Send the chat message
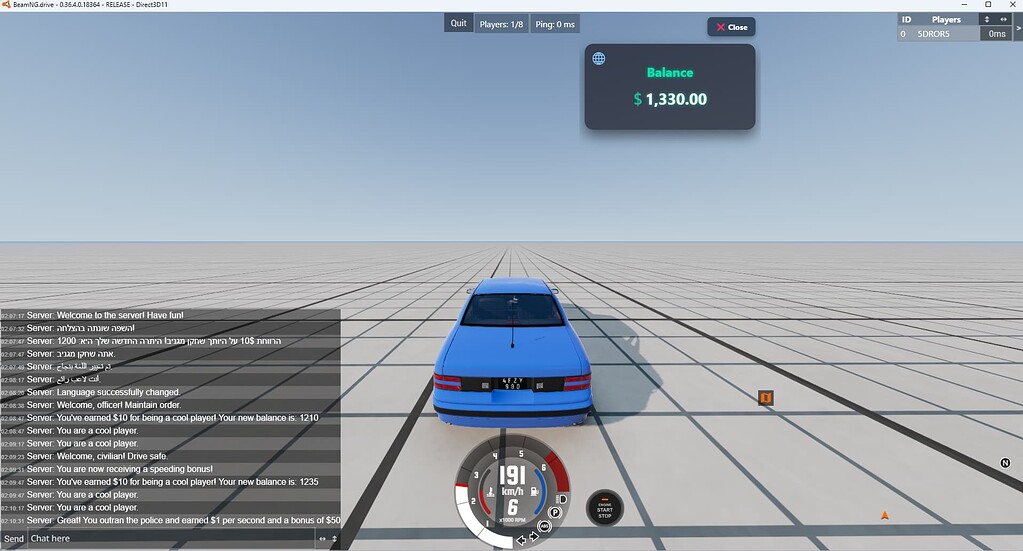 pos(13,539)
